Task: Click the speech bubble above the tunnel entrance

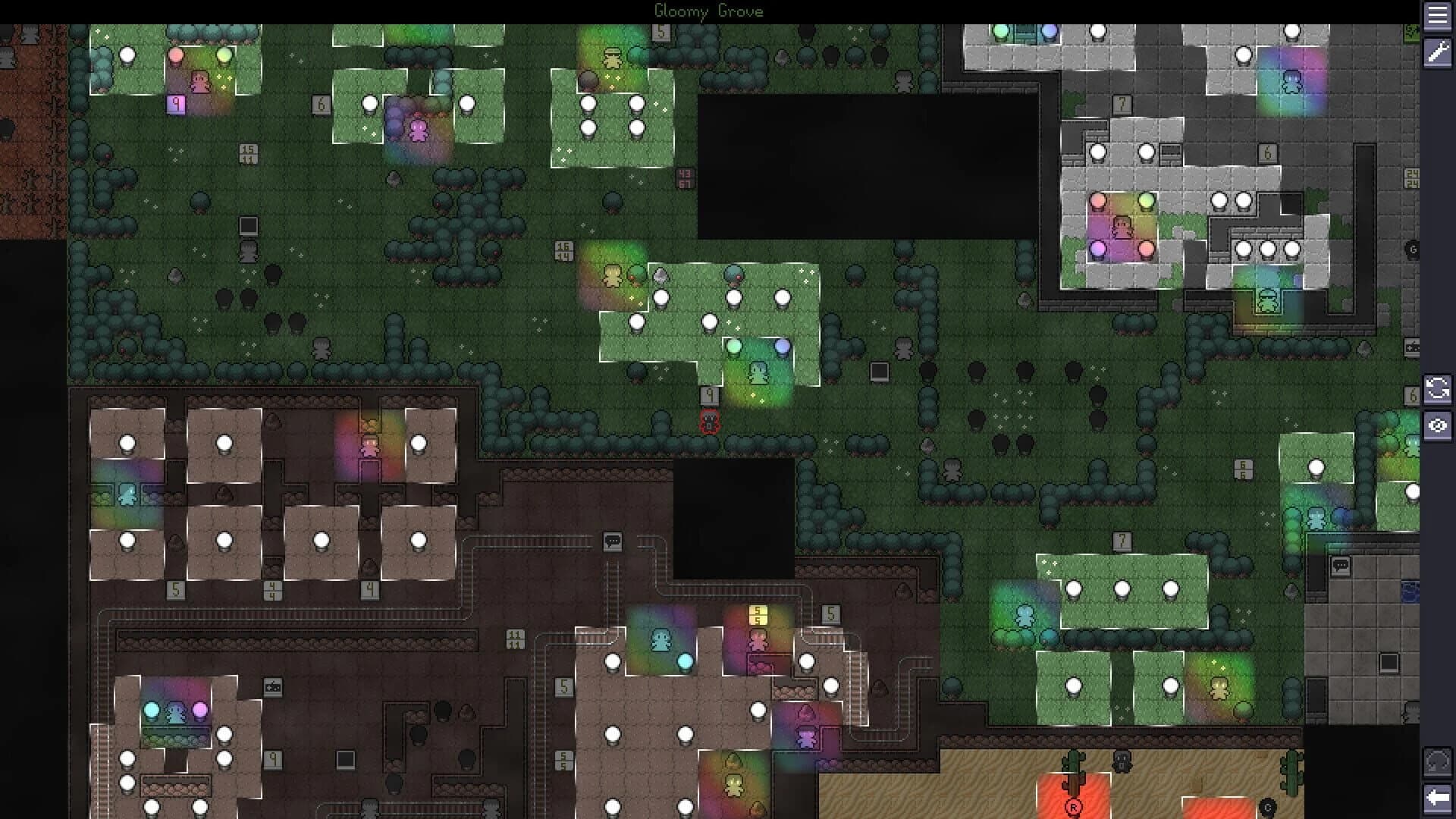Action: 613,541
